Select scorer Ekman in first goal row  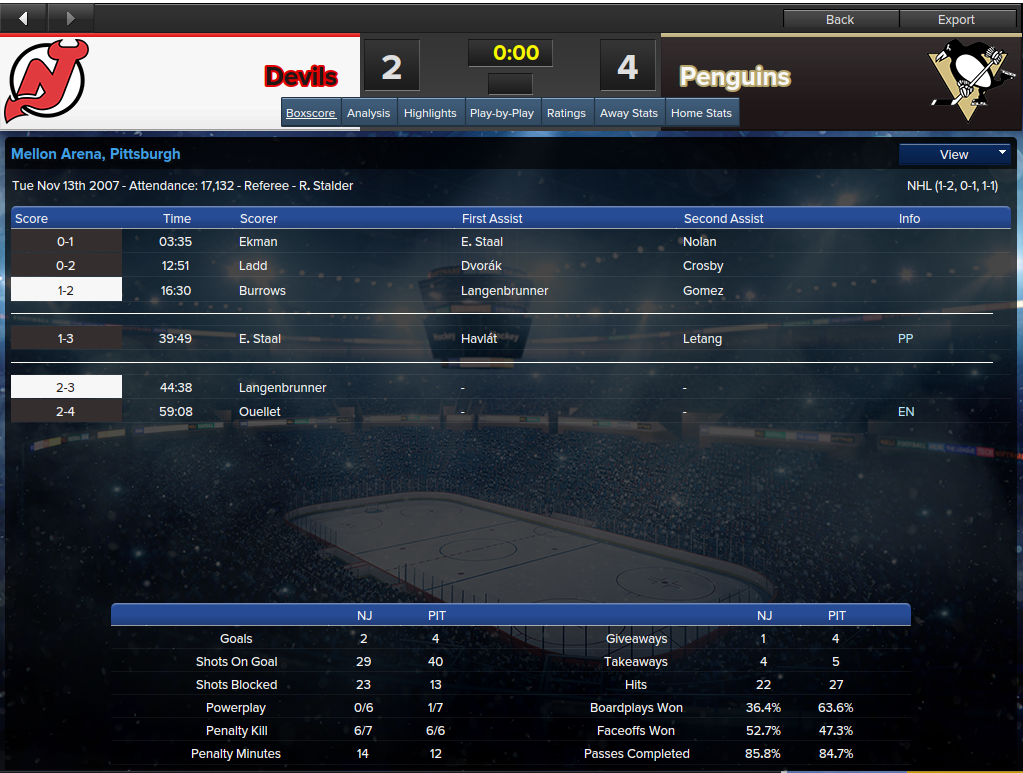click(258, 242)
